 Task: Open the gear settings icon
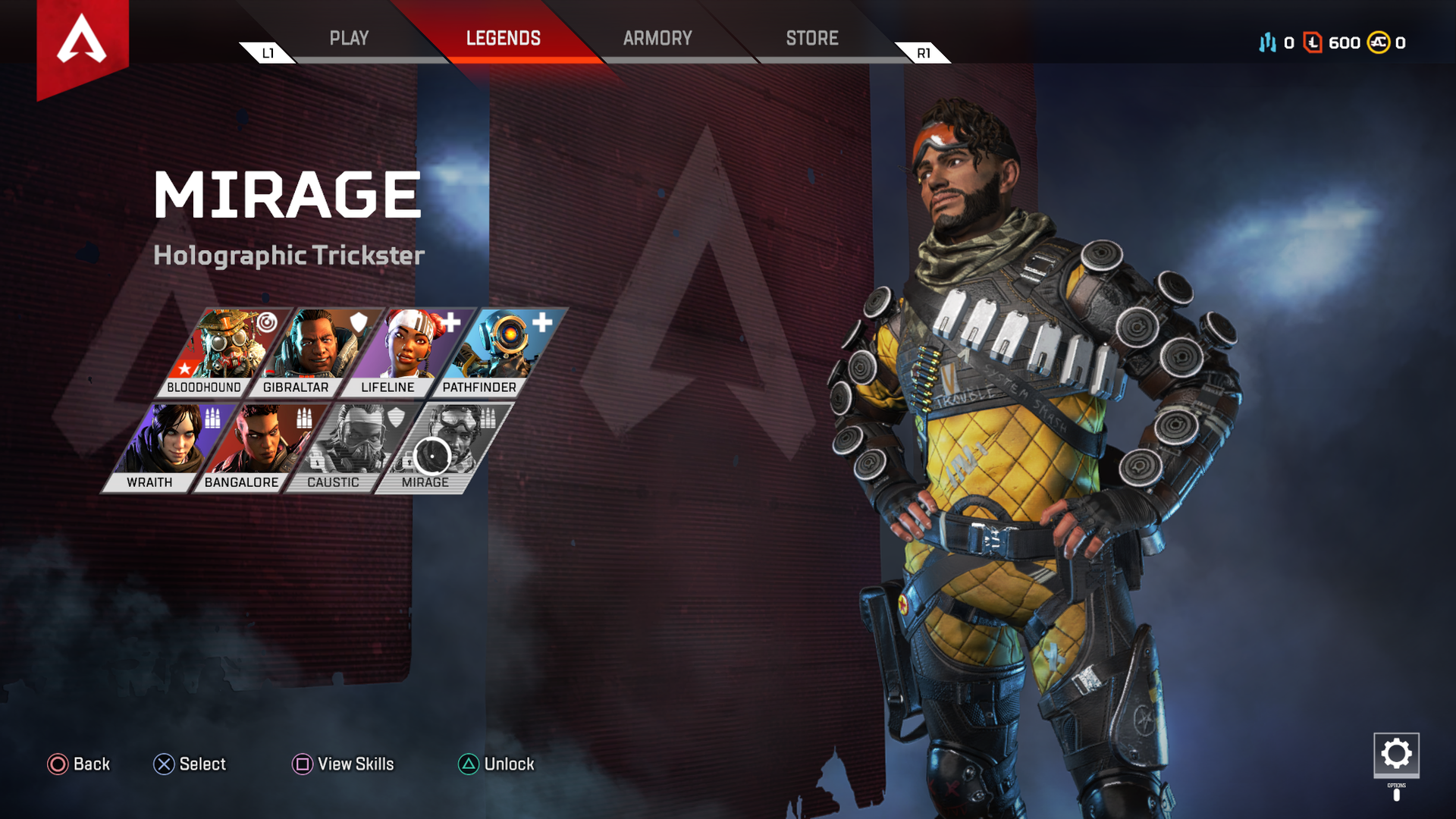pos(1396,754)
